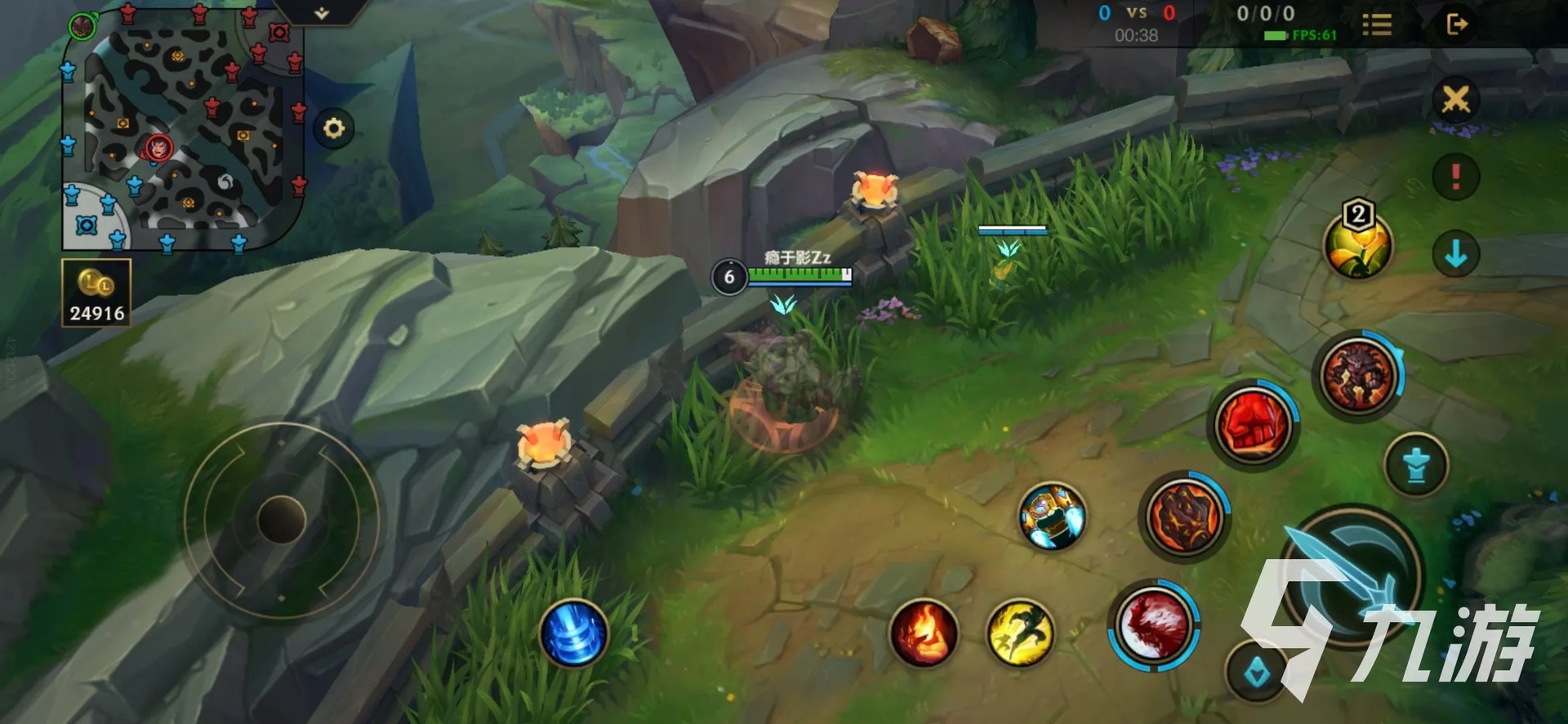The width and height of the screenshot is (1568, 724).
Task: Click the exit game icon
Action: point(1457,25)
